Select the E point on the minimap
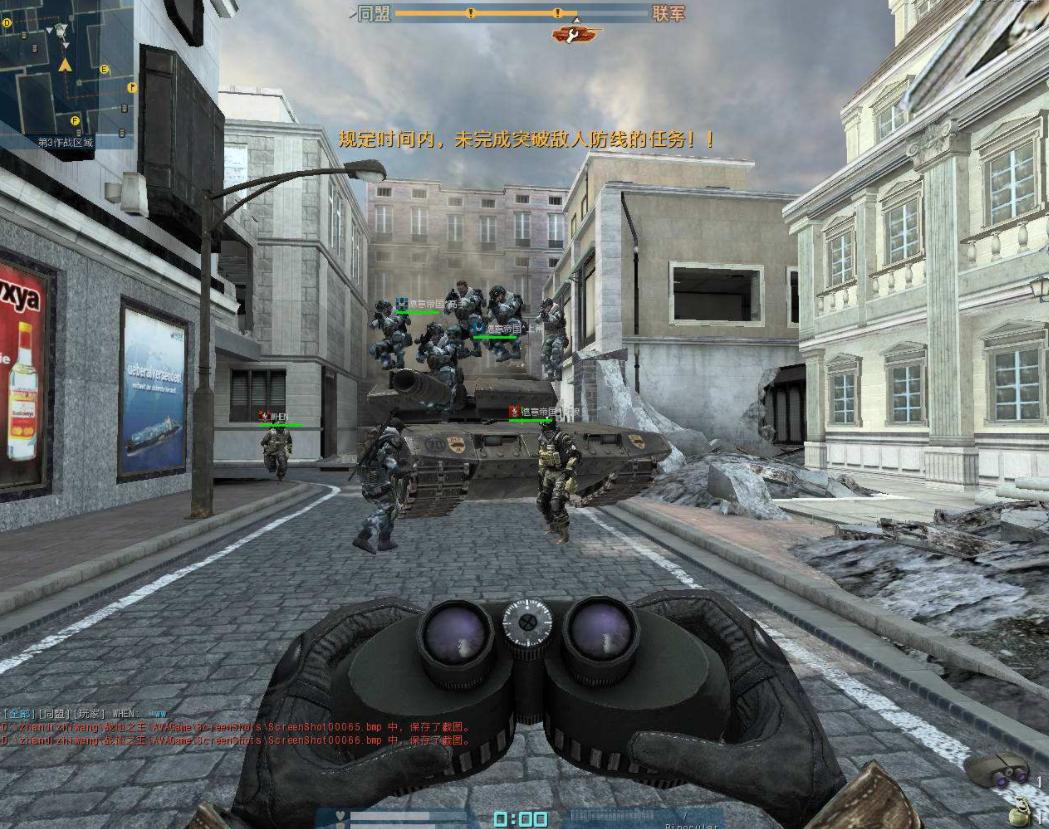Viewport: 1049px width, 829px height. 104,69
